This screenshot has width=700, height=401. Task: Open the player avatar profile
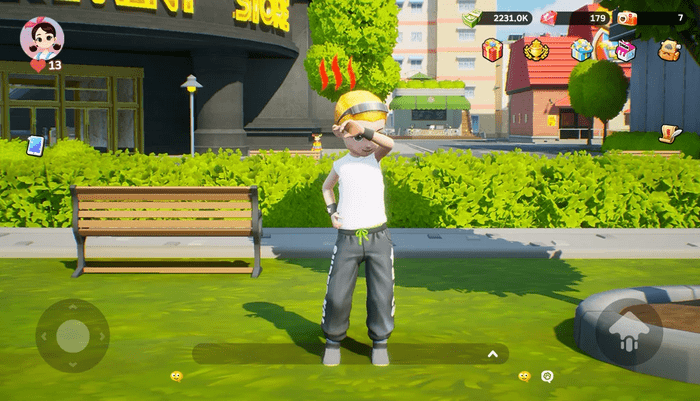pos(42,38)
